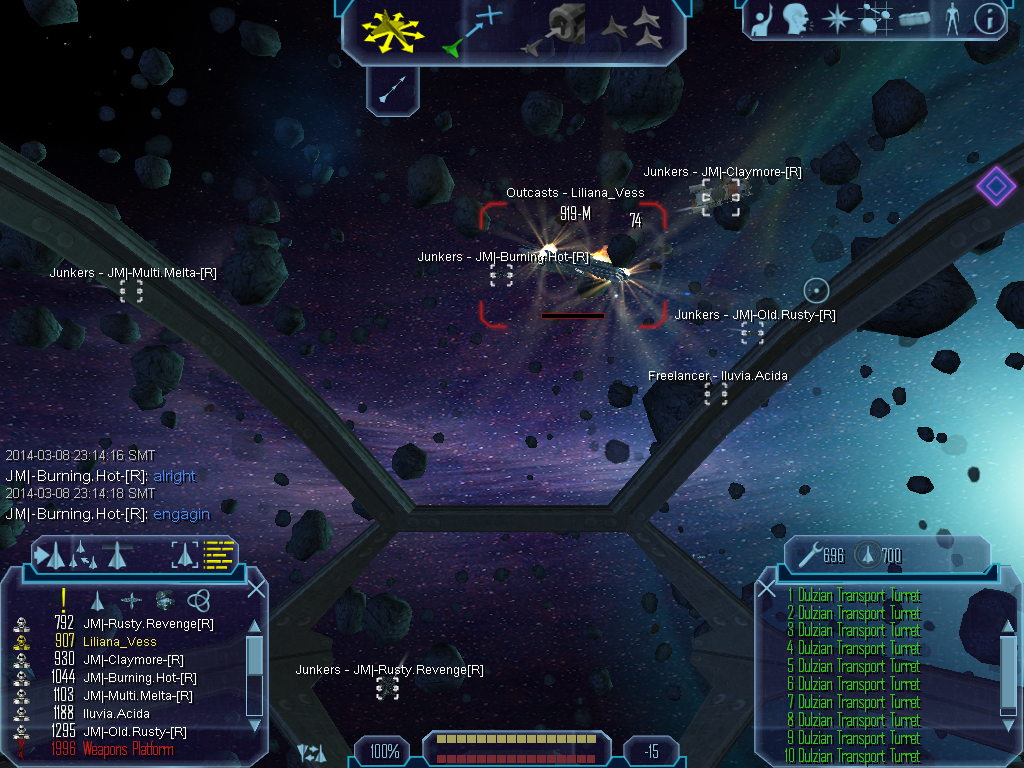Open the humanoid figure character icon

tap(951, 18)
